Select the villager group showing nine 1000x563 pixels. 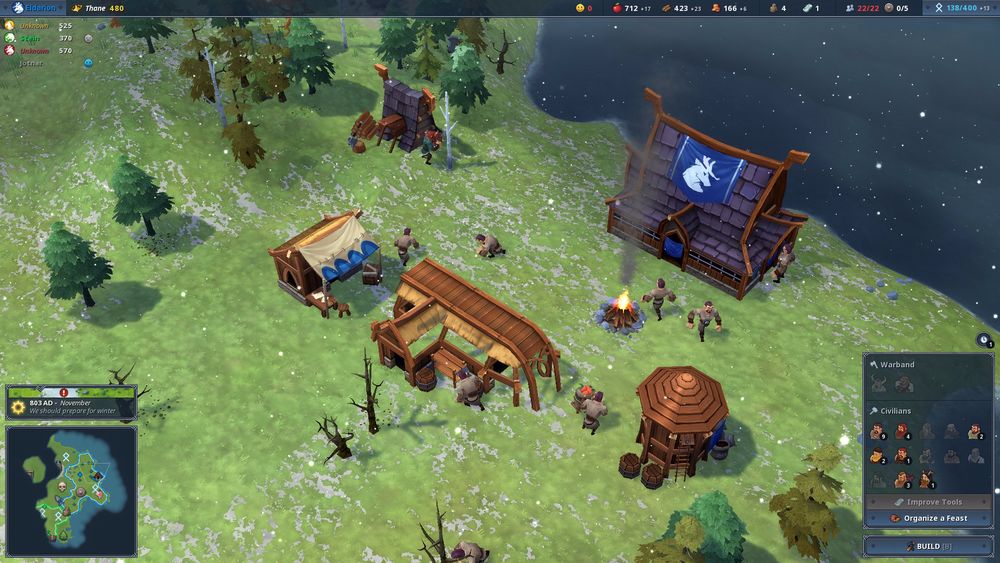(x=878, y=432)
